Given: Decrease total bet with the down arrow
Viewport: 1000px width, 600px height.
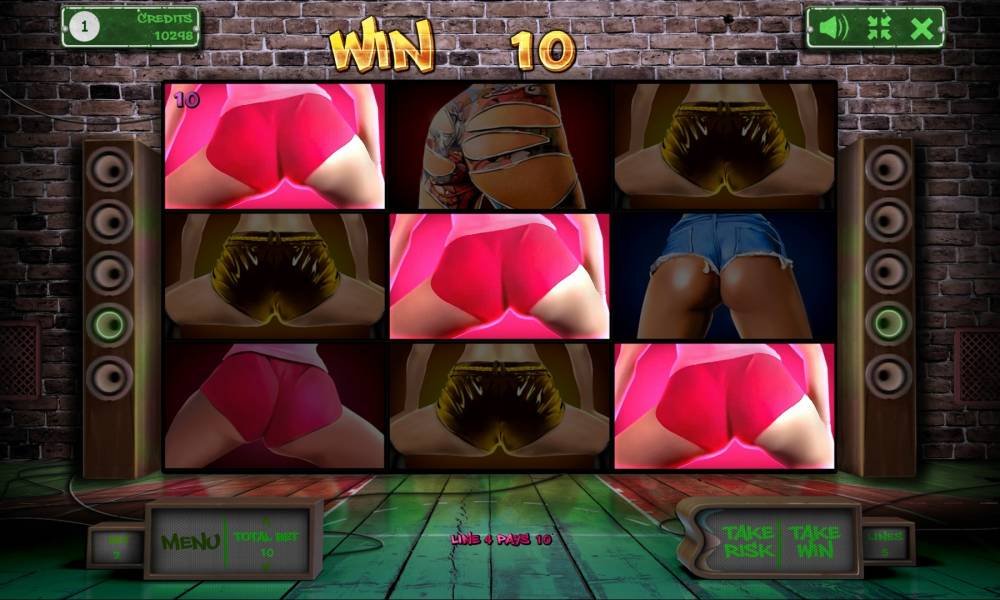Looking at the screenshot, I should pyautogui.click(x=267, y=565).
